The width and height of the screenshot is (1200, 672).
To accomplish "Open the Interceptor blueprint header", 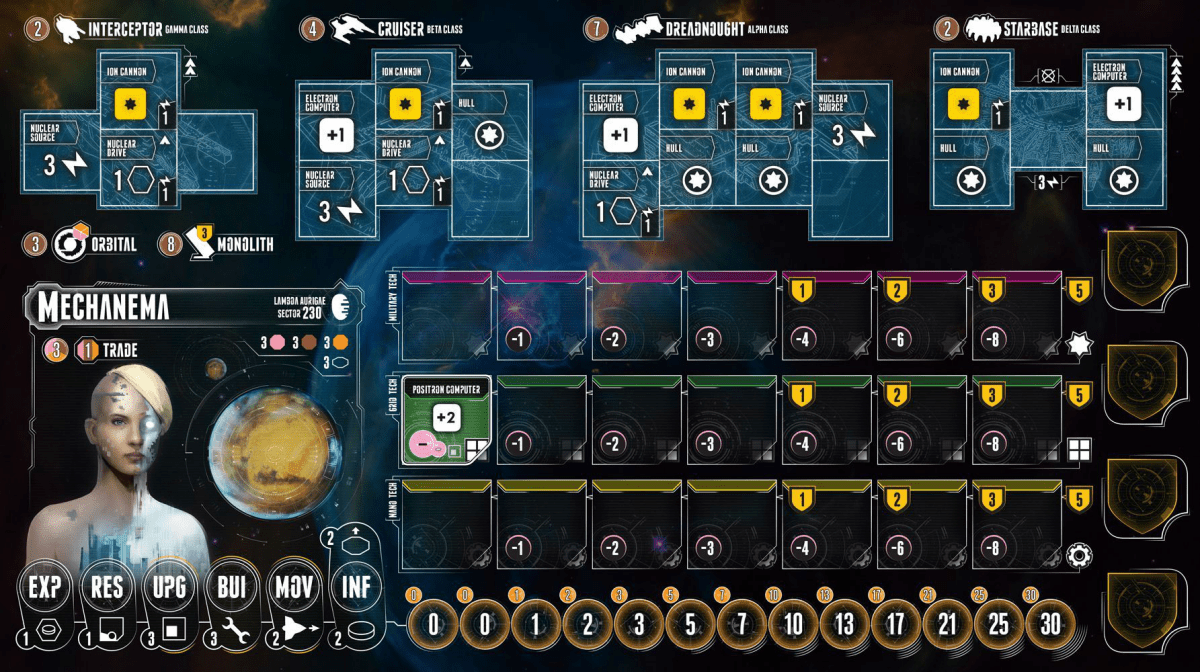I will tap(110, 30).
